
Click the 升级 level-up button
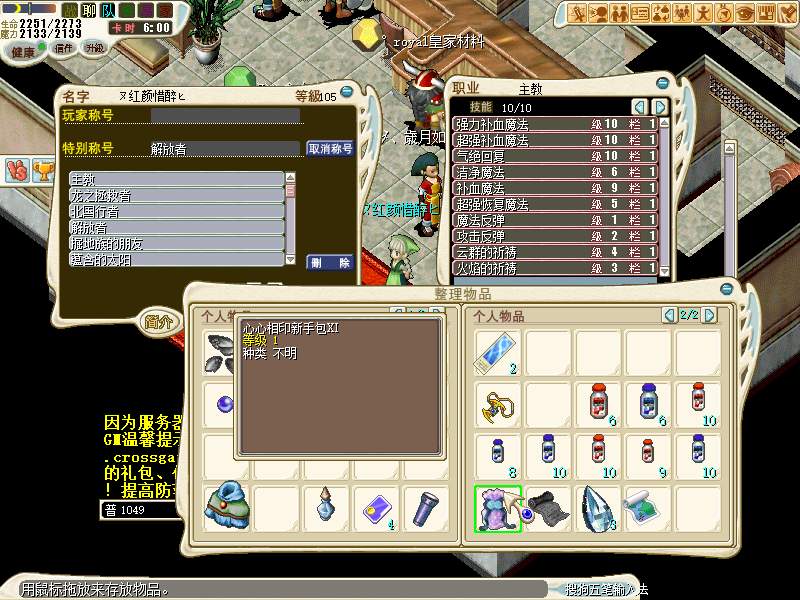[95, 48]
